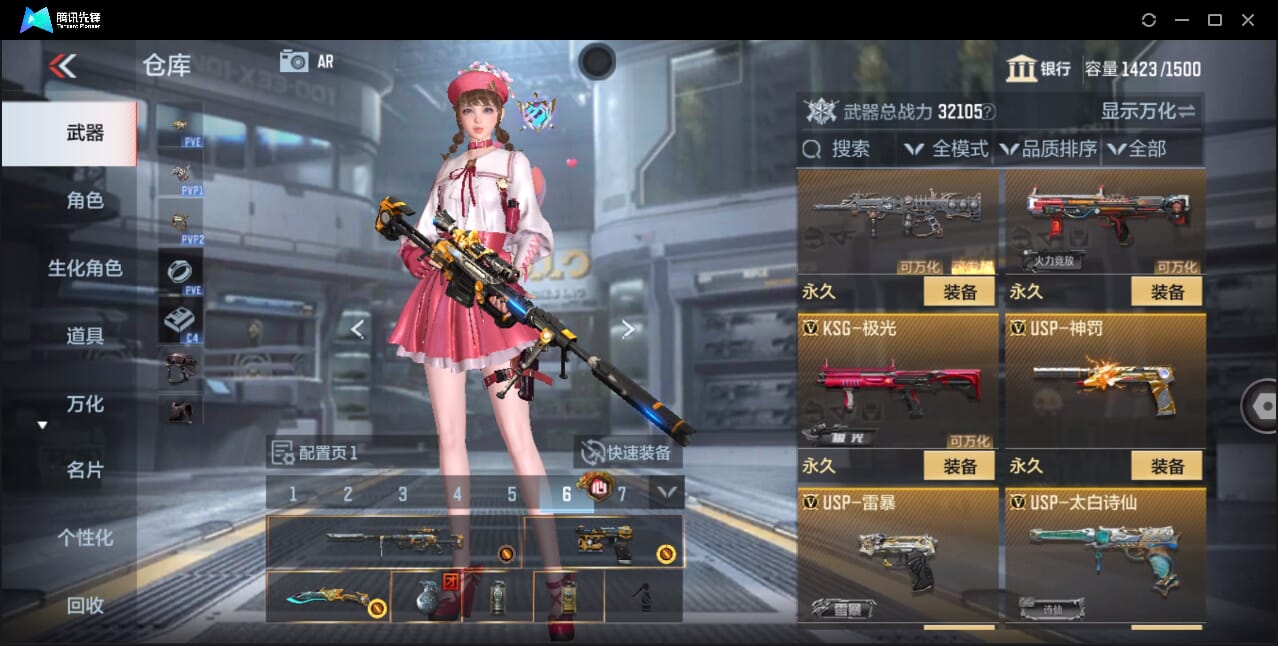Show the next character view arrow
The width and height of the screenshot is (1278, 646).
click(628, 329)
